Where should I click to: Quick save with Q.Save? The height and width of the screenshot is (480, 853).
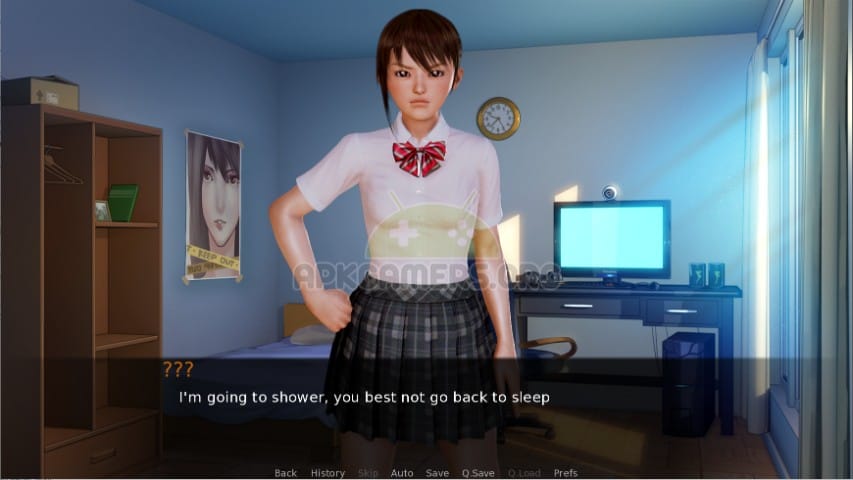(x=478, y=473)
